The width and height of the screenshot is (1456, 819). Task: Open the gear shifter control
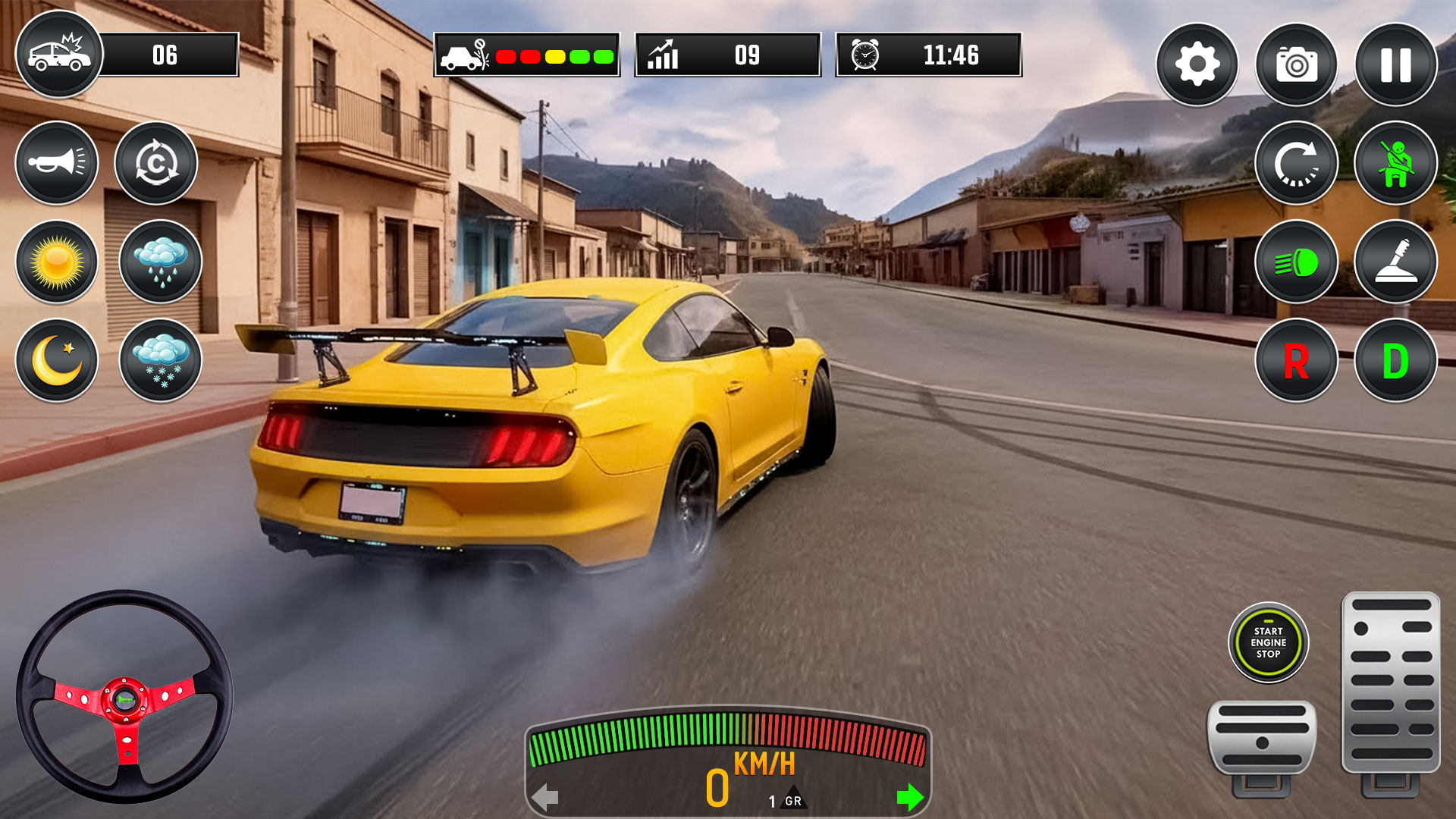click(1396, 263)
